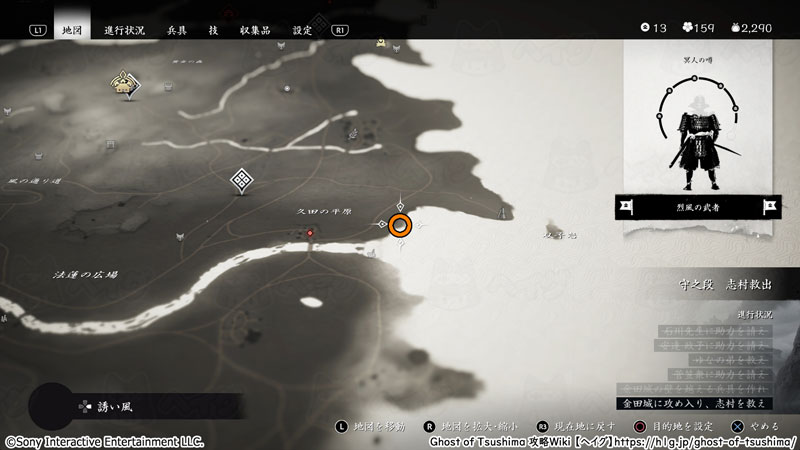Open the 兵具 gear tab
800x450 pixels.
pyautogui.click(x=175, y=30)
